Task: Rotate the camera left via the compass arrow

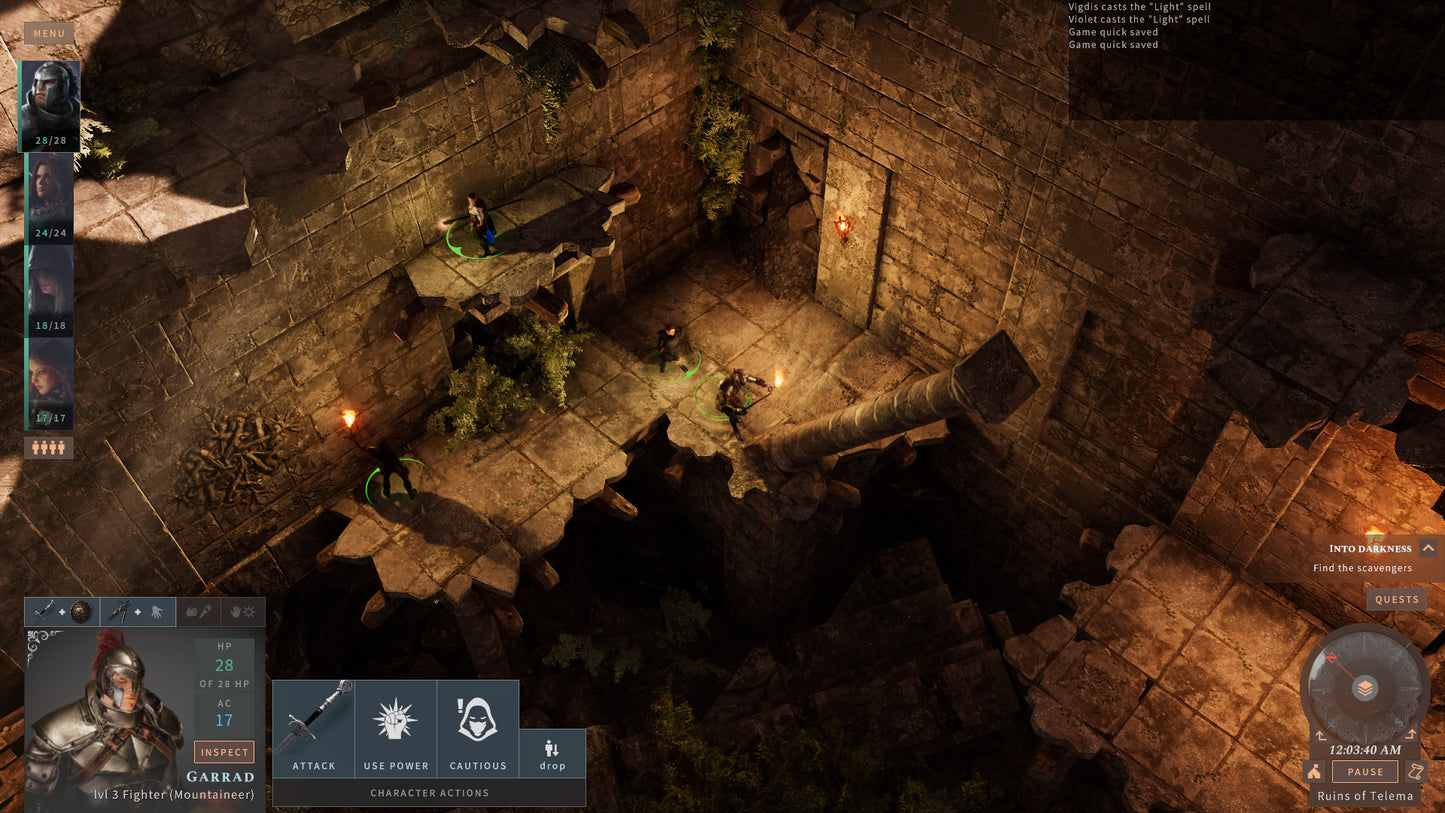Action: pos(1321,735)
